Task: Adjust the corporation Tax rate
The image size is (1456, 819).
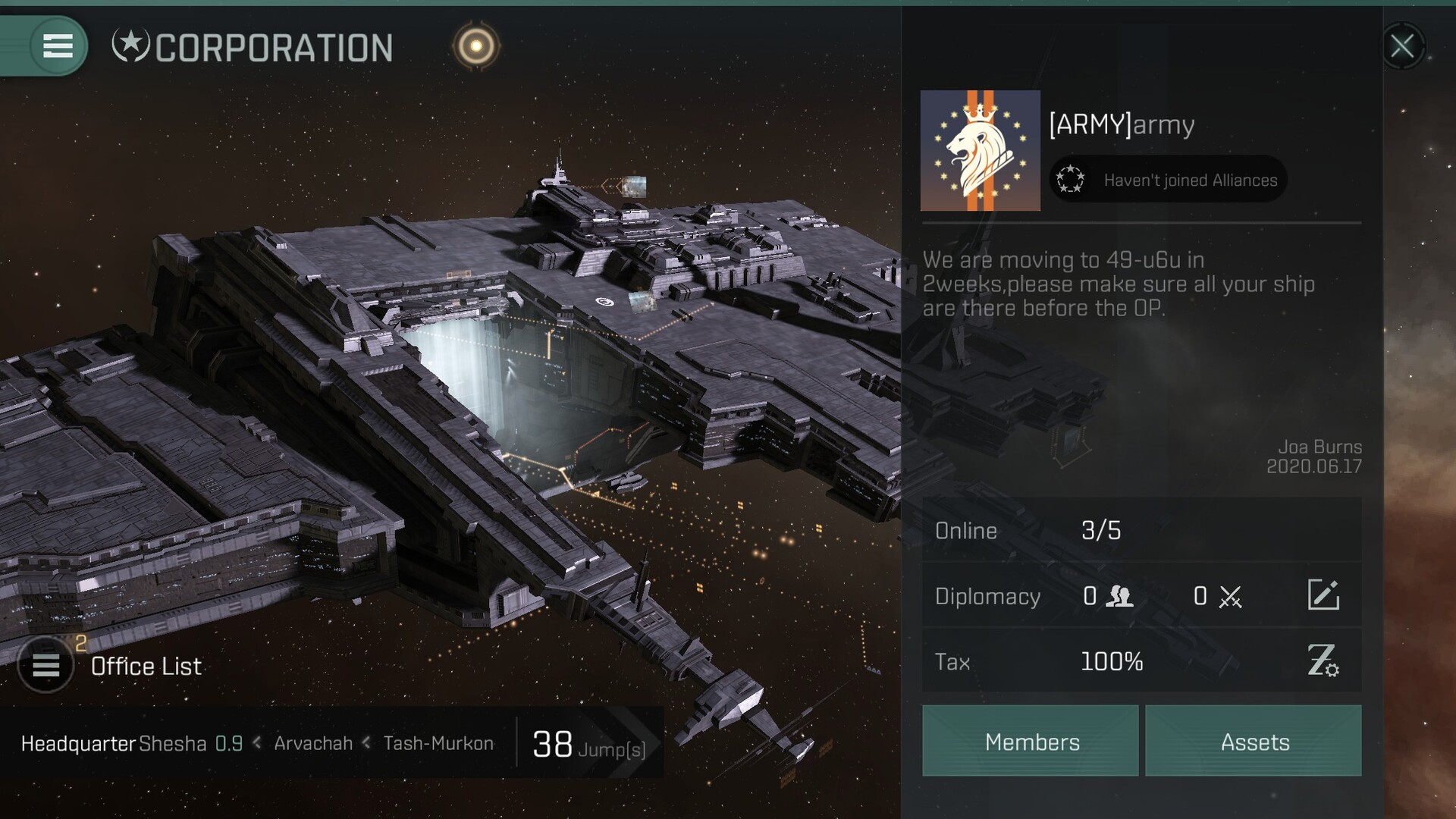Action: coord(1323,661)
